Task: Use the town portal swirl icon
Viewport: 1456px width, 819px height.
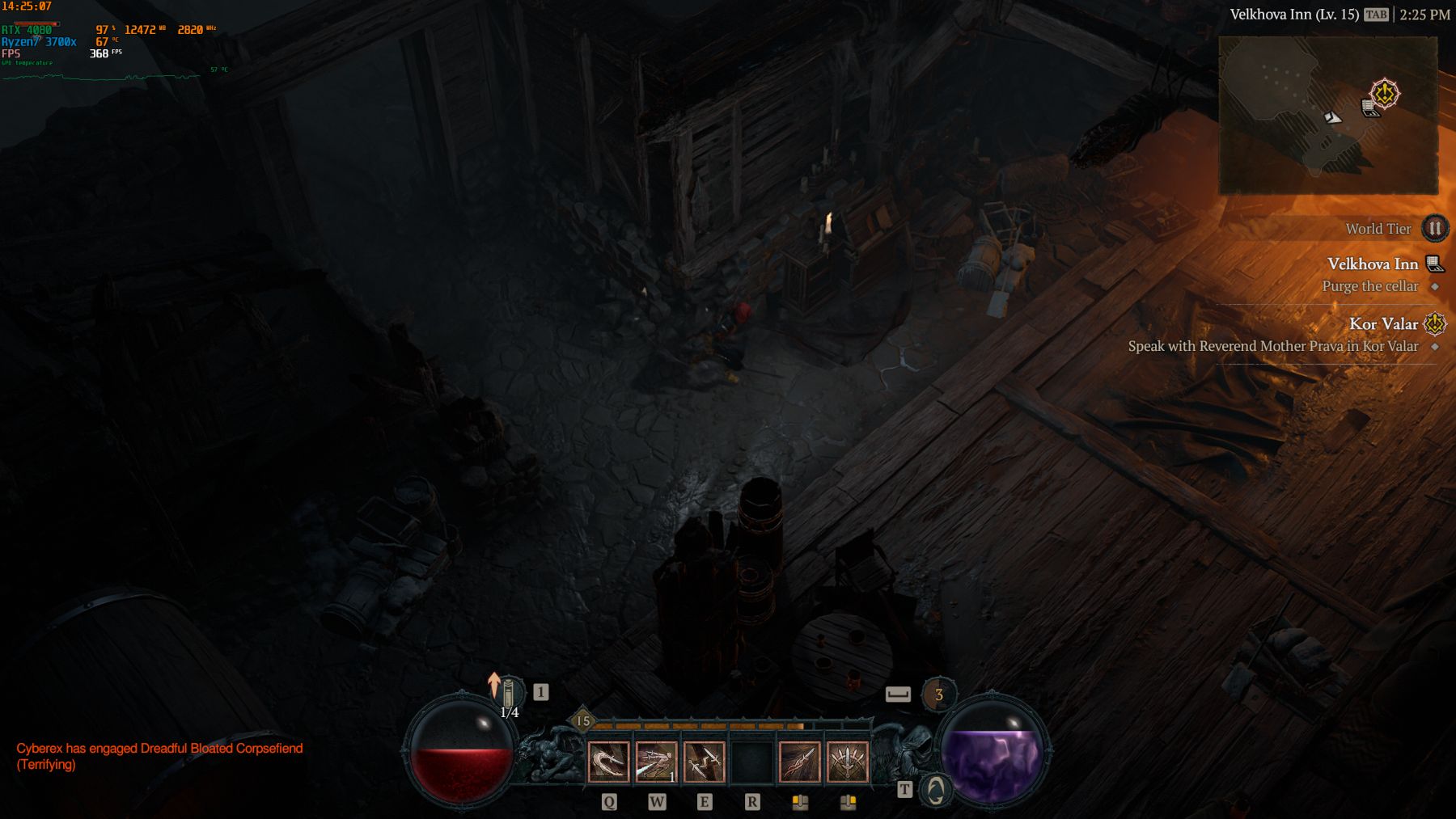Action: (x=936, y=791)
